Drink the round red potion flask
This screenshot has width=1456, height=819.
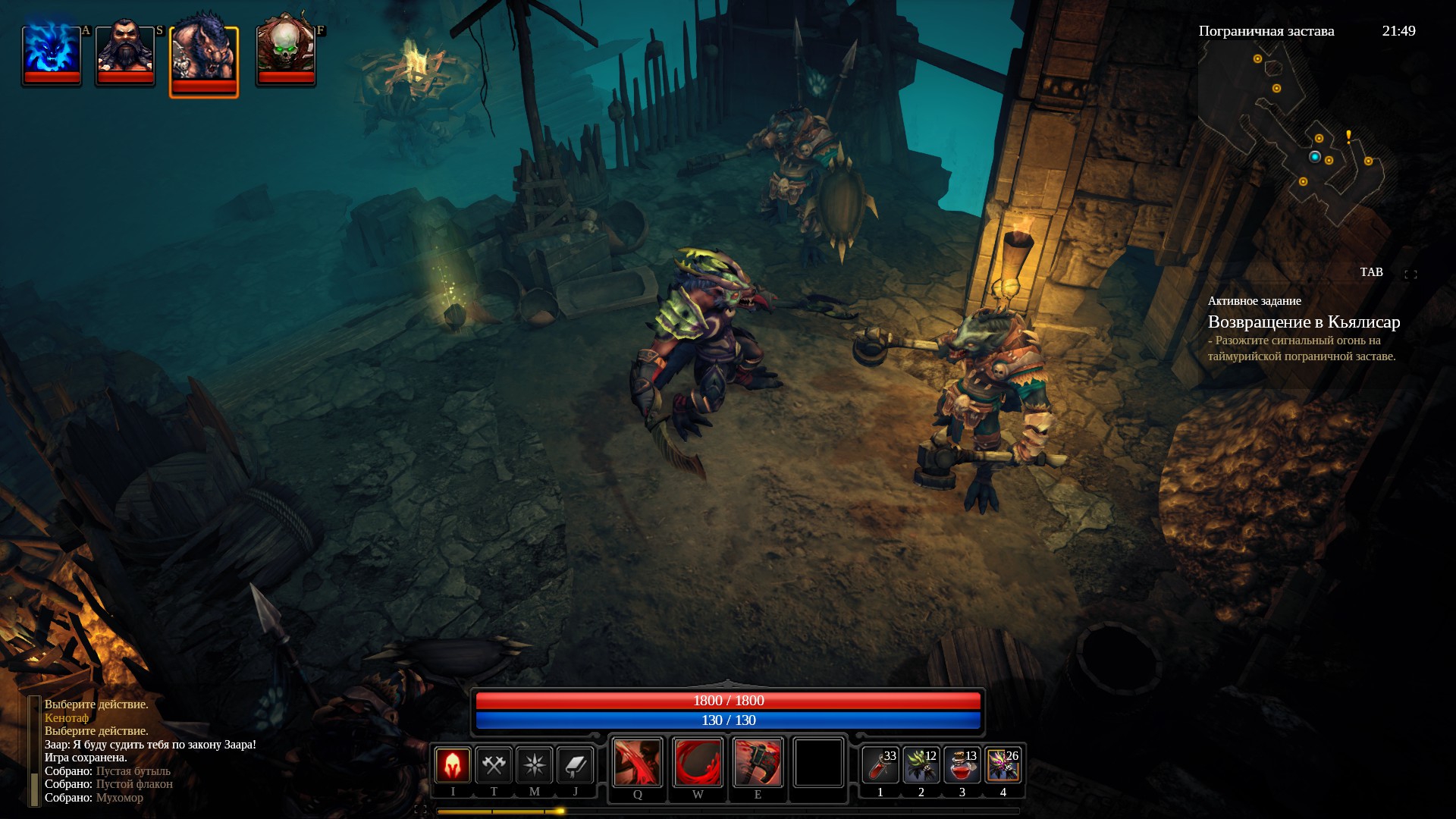coord(962,765)
